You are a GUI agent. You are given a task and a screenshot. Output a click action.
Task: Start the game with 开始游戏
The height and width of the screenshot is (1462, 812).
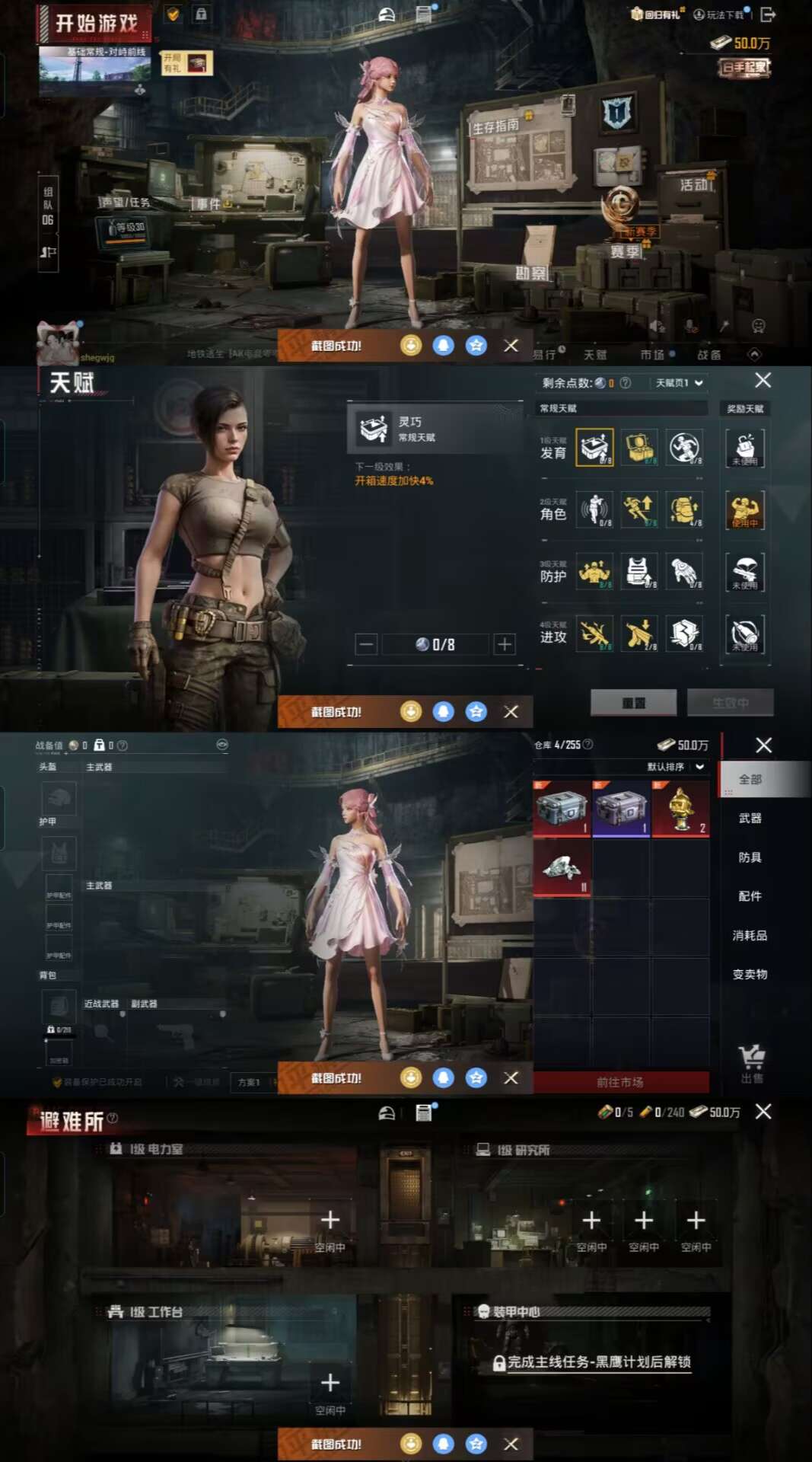pos(95,24)
